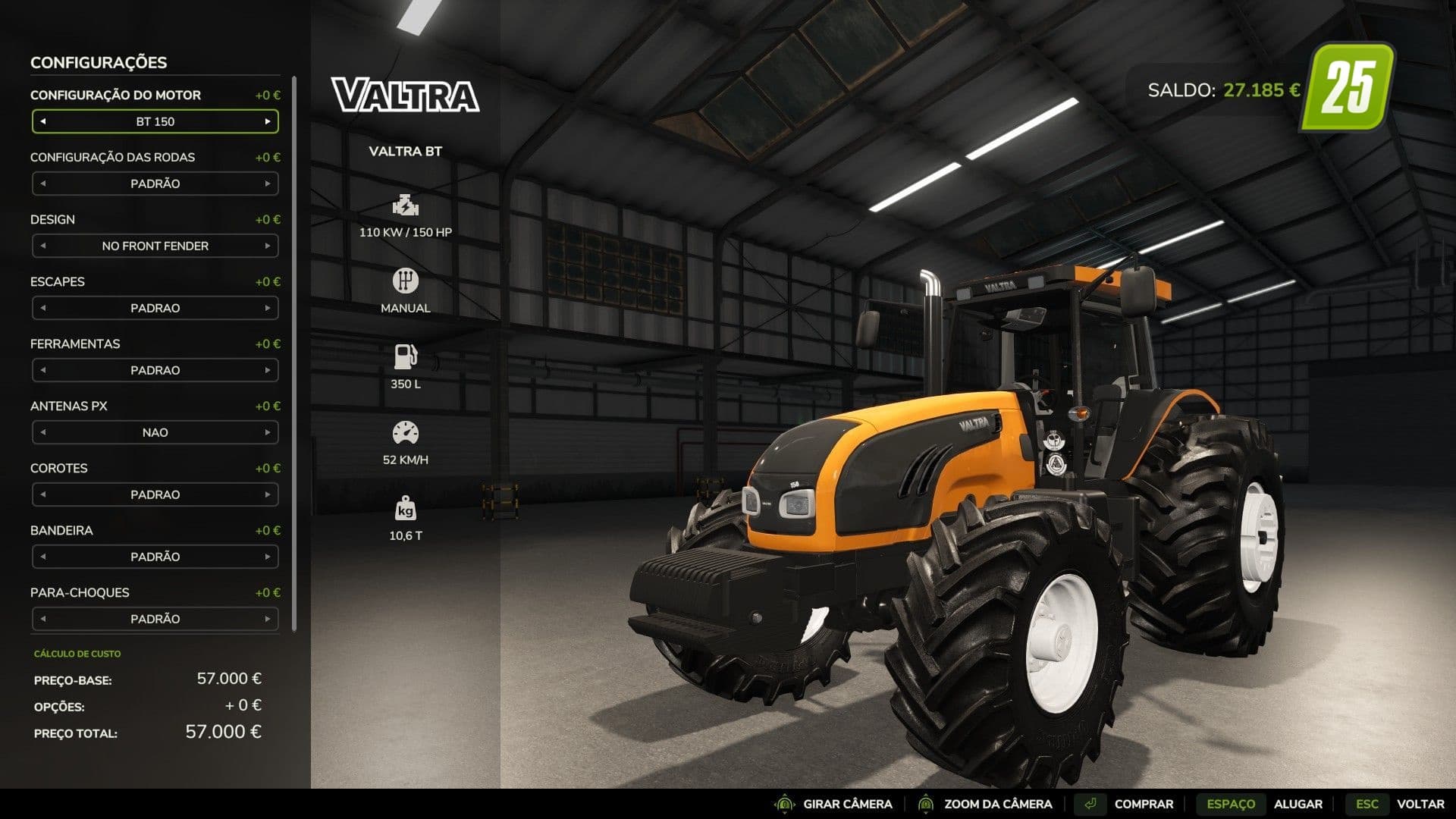Select the CONFIGURAÇÕES heading
The image size is (1456, 819).
click(x=99, y=62)
